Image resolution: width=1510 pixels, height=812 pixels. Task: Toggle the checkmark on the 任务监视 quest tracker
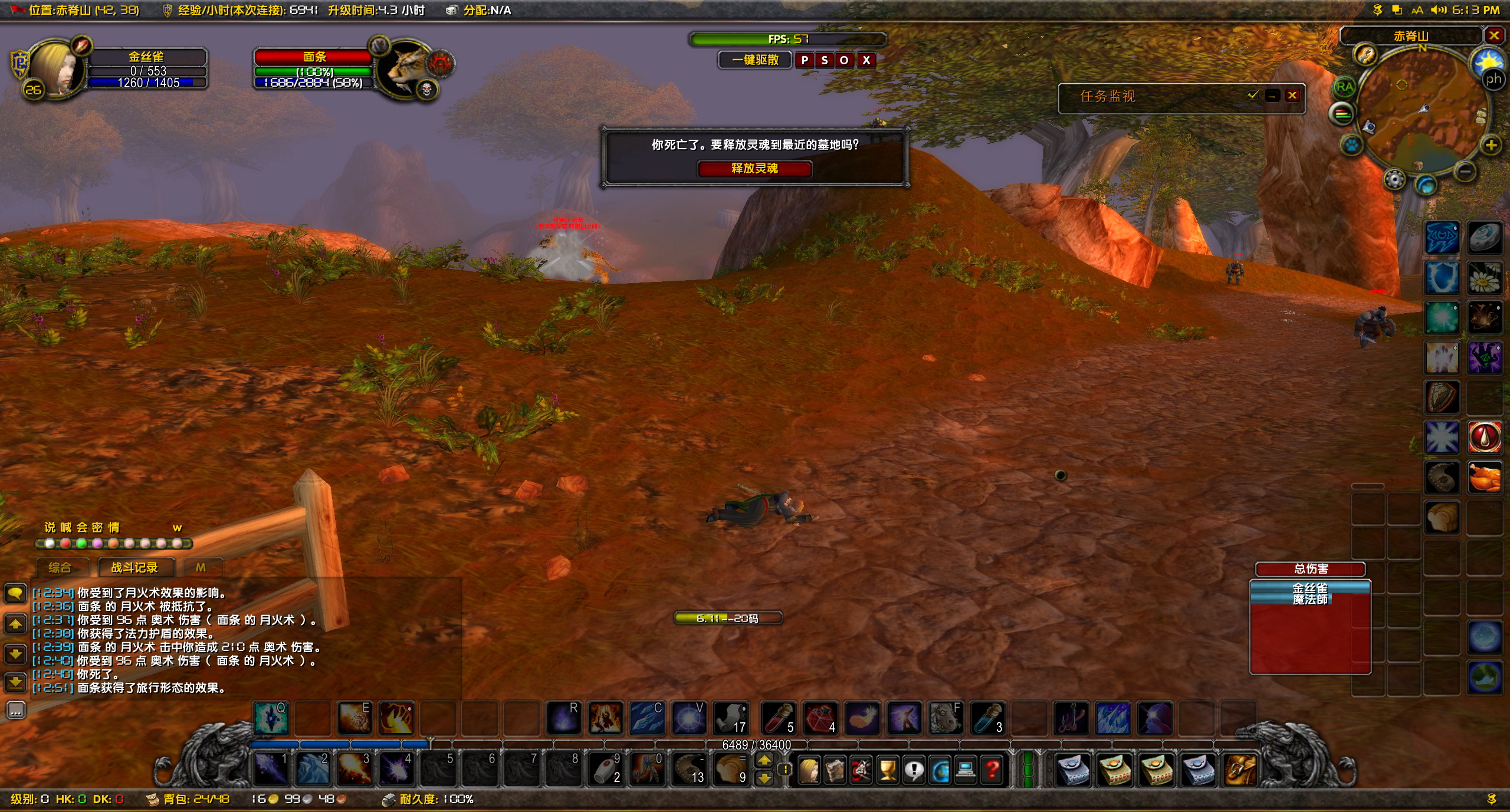click(1253, 95)
